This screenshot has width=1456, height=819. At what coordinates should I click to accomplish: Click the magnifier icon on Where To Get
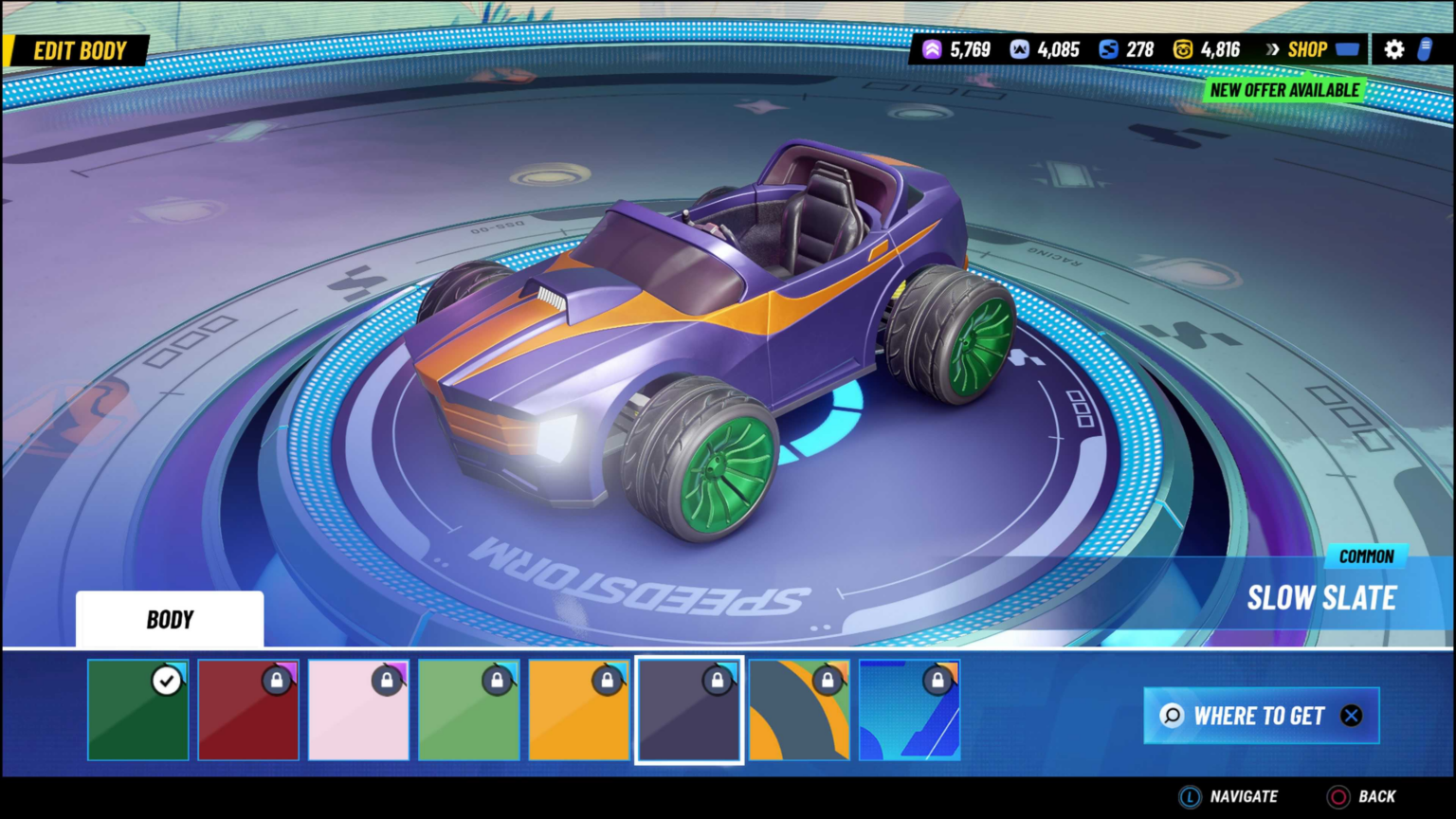click(x=1174, y=717)
